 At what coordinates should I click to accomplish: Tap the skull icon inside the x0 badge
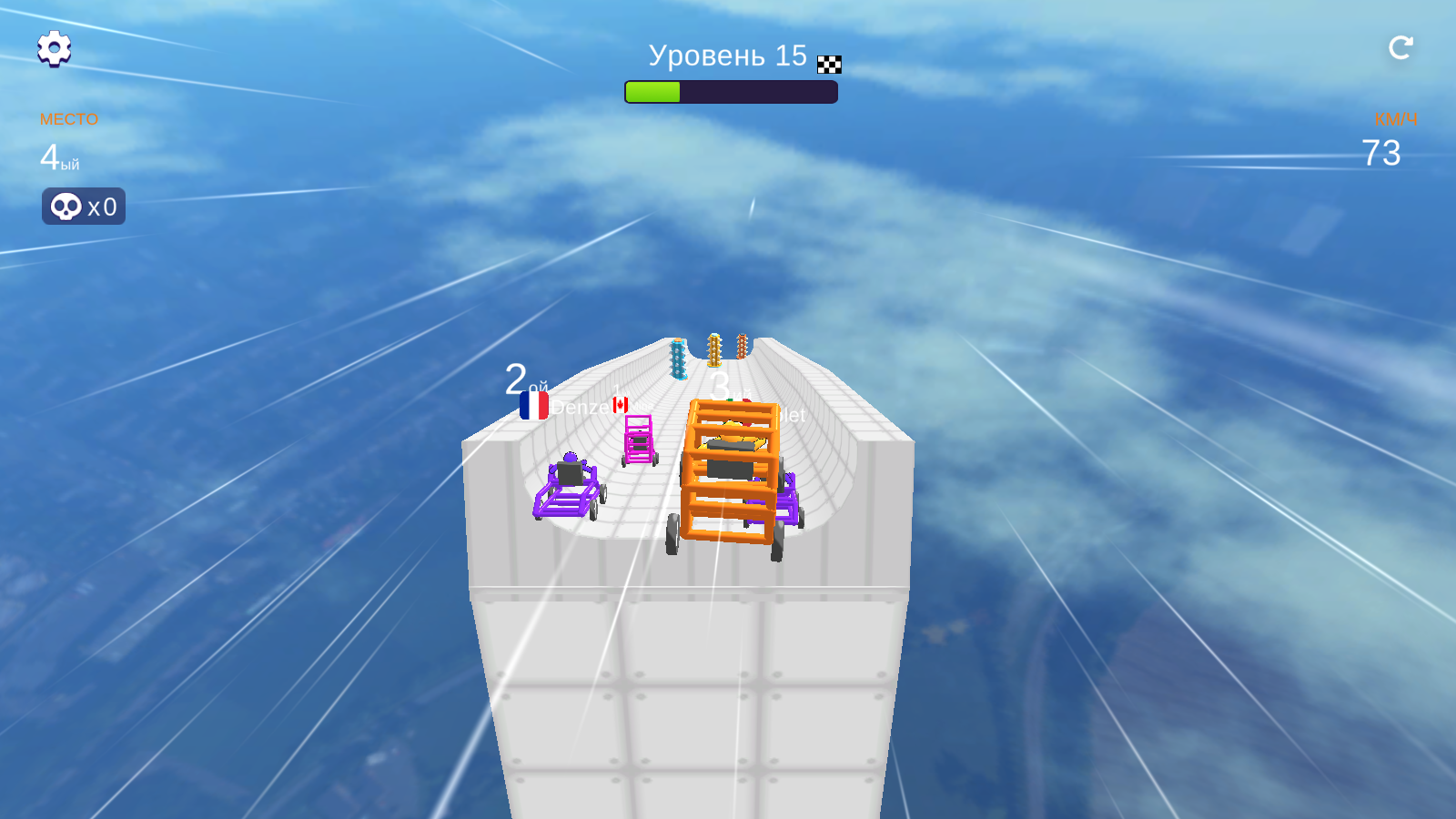(x=65, y=206)
